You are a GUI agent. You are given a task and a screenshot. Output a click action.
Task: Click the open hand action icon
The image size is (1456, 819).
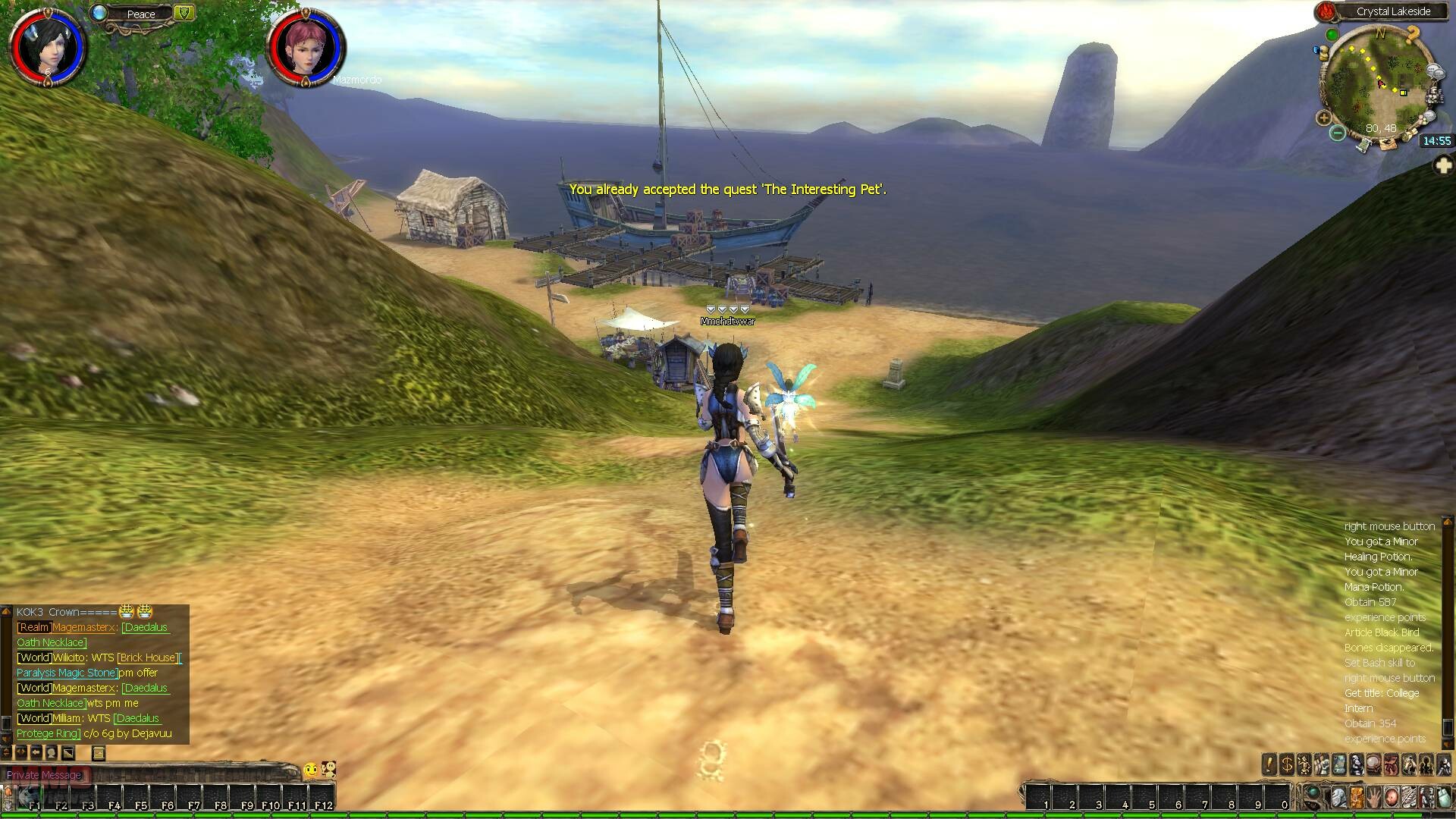1374,798
